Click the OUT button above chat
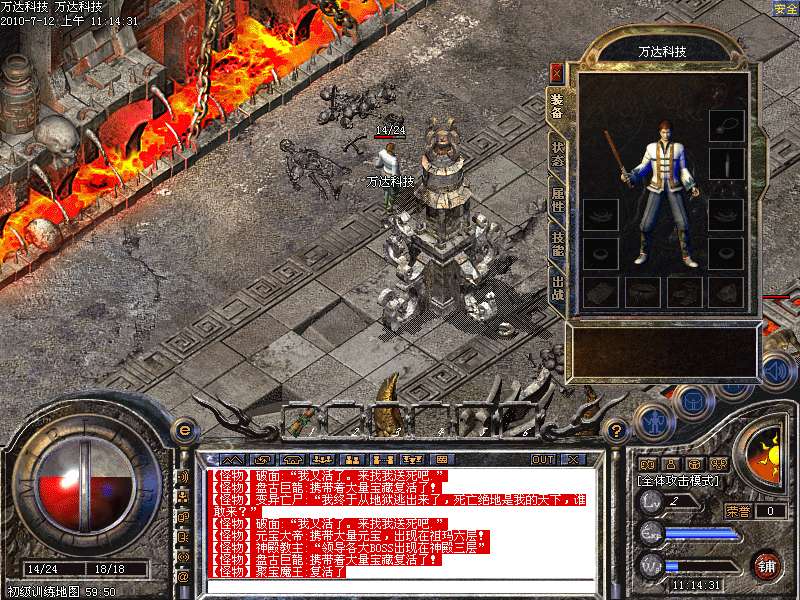800x600 pixels. point(542,460)
